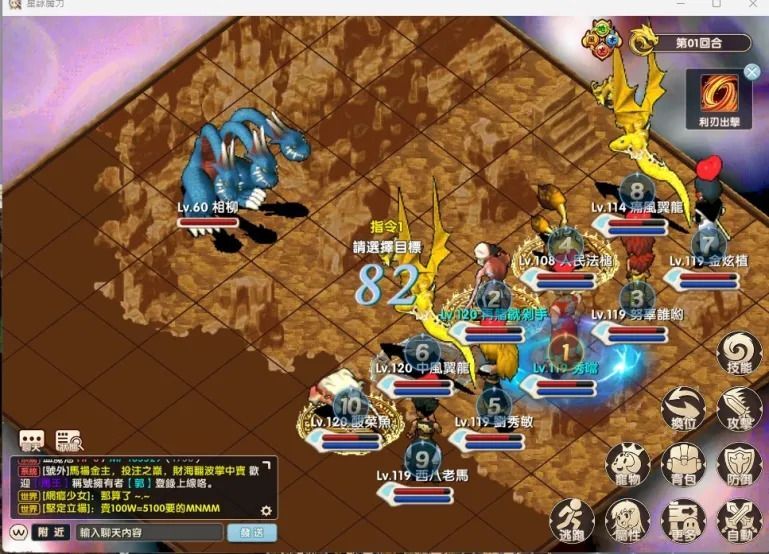Viewport: 769px width, 554px height.
Task: Open the 技能 skills menu
Action: pyautogui.click(x=740, y=355)
